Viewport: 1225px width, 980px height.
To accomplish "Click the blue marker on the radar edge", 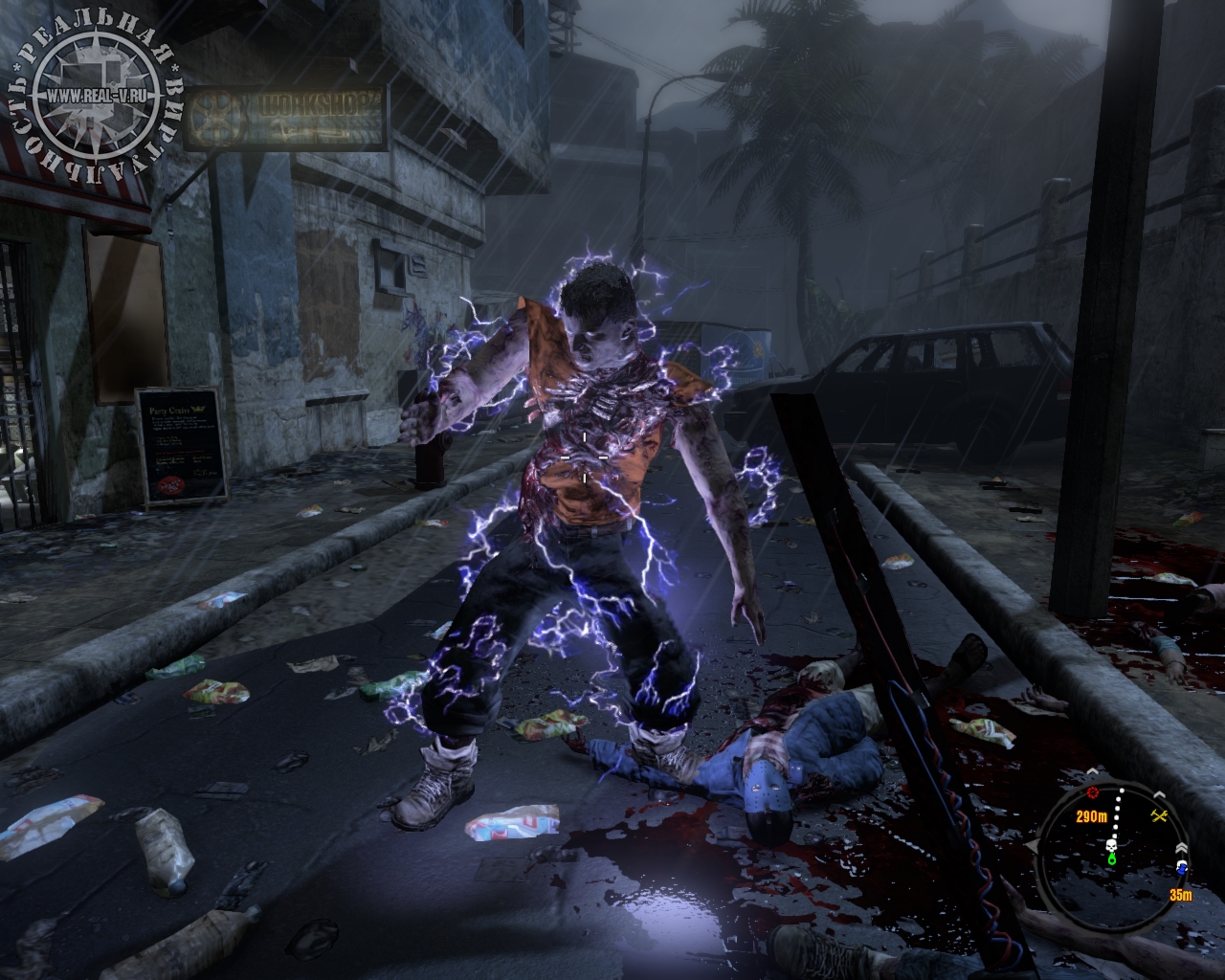I will [x=1183, y=868].
